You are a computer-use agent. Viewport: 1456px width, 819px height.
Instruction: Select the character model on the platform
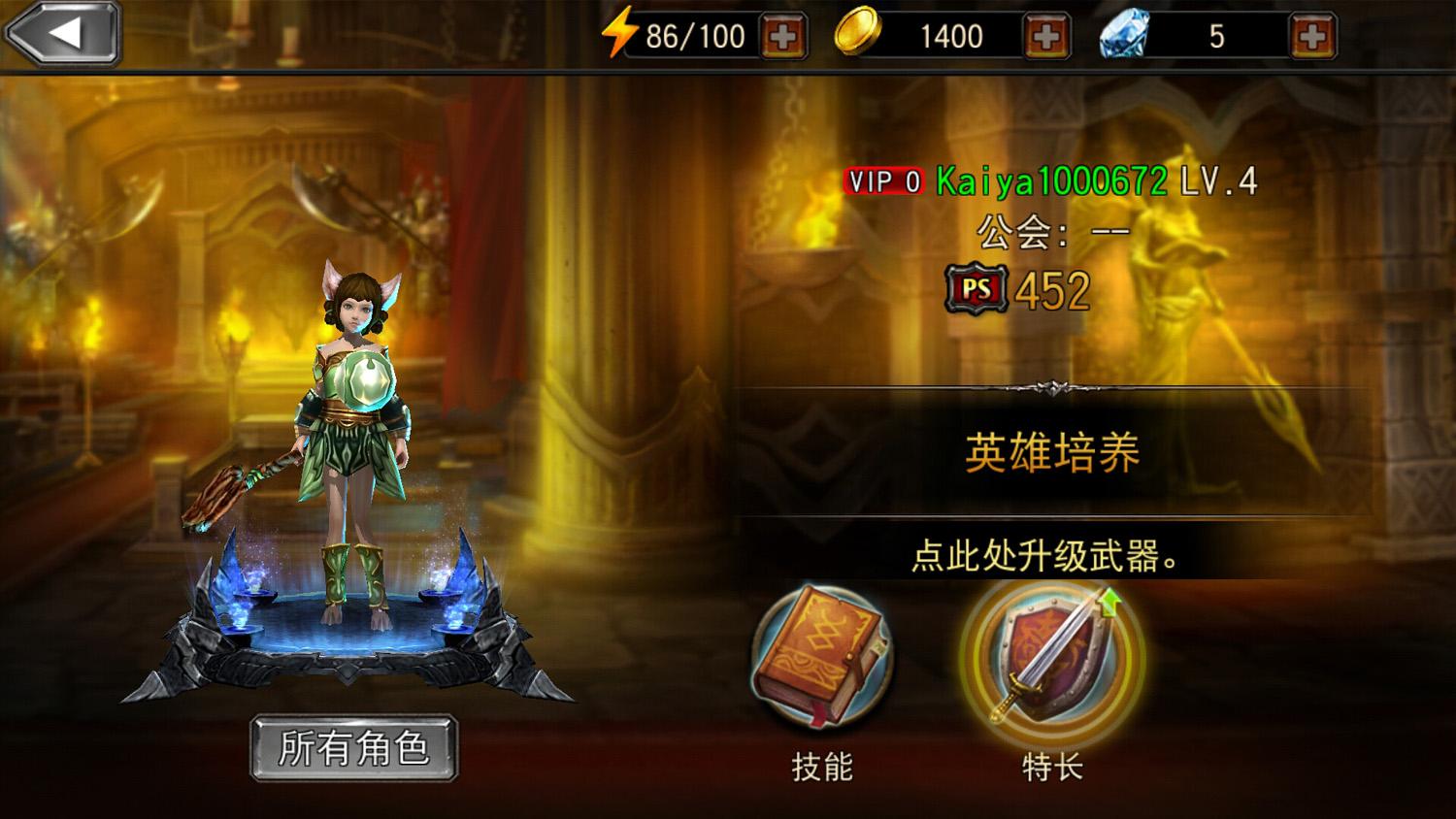coord(357,446)
